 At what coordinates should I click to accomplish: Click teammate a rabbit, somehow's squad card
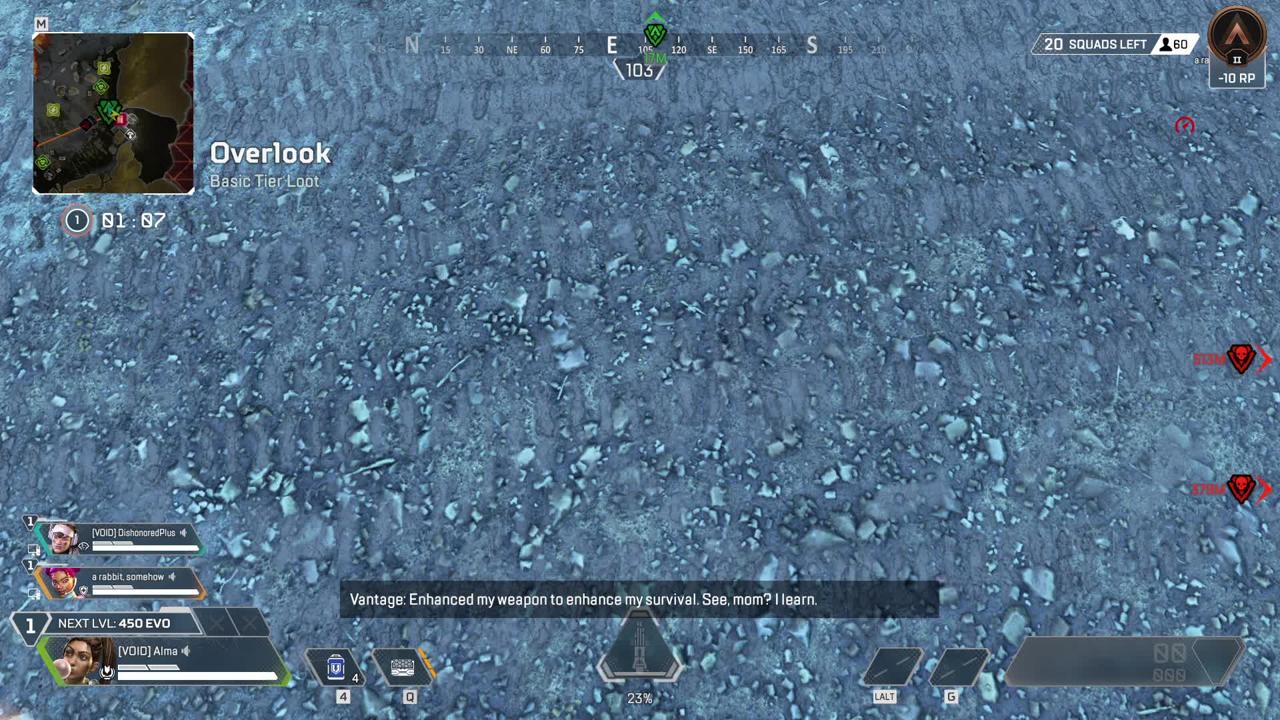coord(120,582)
